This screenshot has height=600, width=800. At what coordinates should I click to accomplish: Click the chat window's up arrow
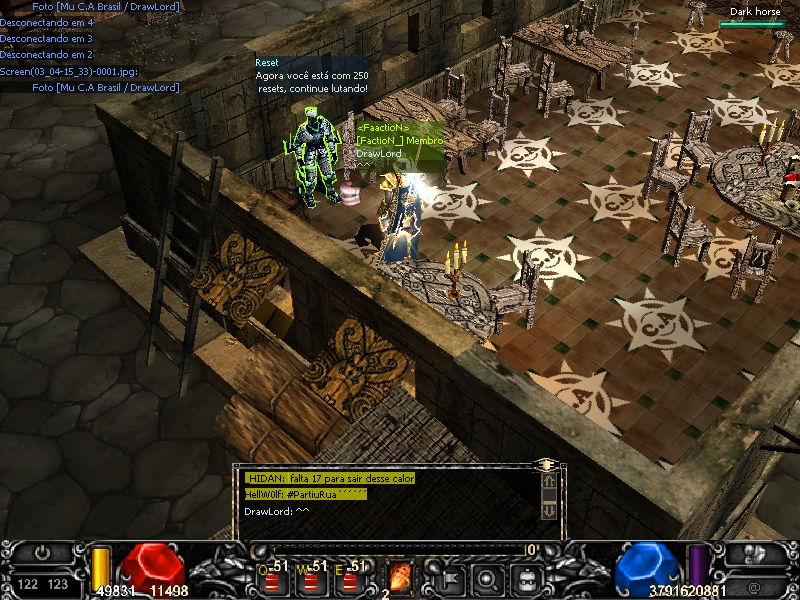(x=548, y=481)
